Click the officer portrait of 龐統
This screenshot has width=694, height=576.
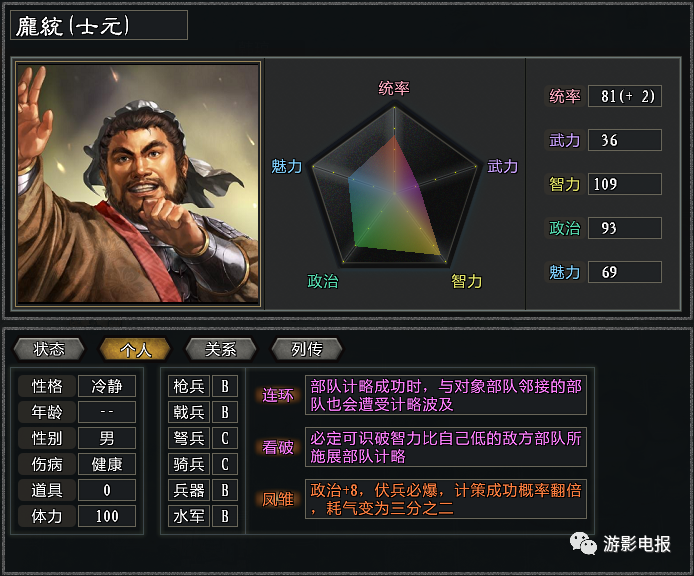point(139,183)
